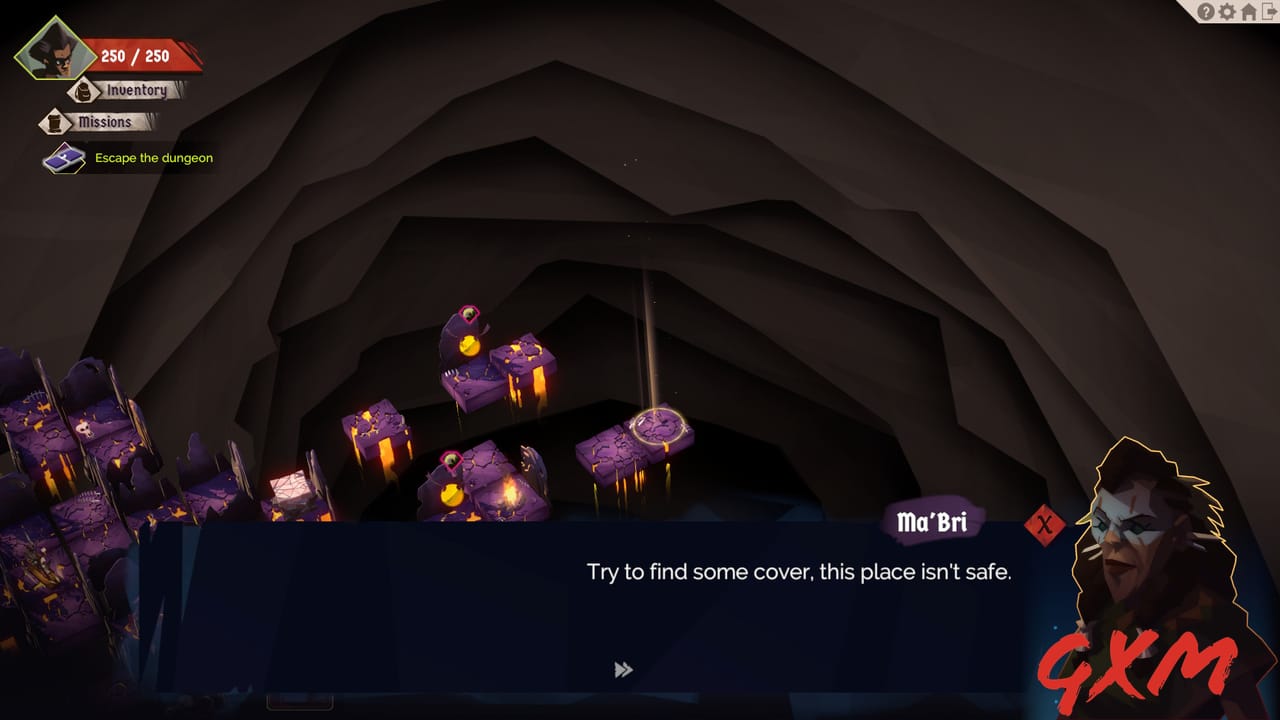Select the trapdoor icon beside Escape the dungeon
This screenshot has height=720, width=1280.
click(x=63, y=157)
